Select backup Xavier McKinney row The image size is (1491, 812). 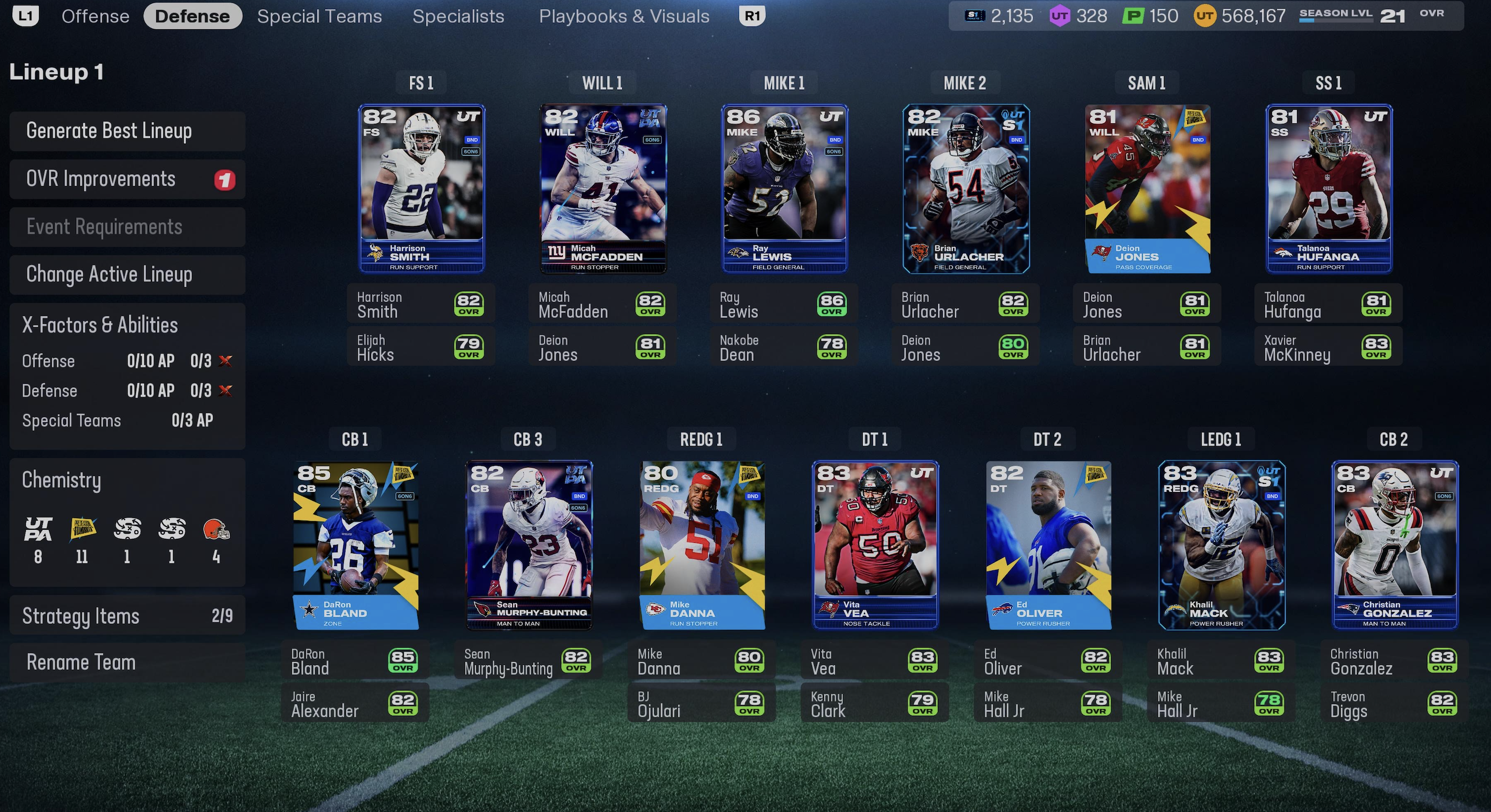tap(1328, 347)
